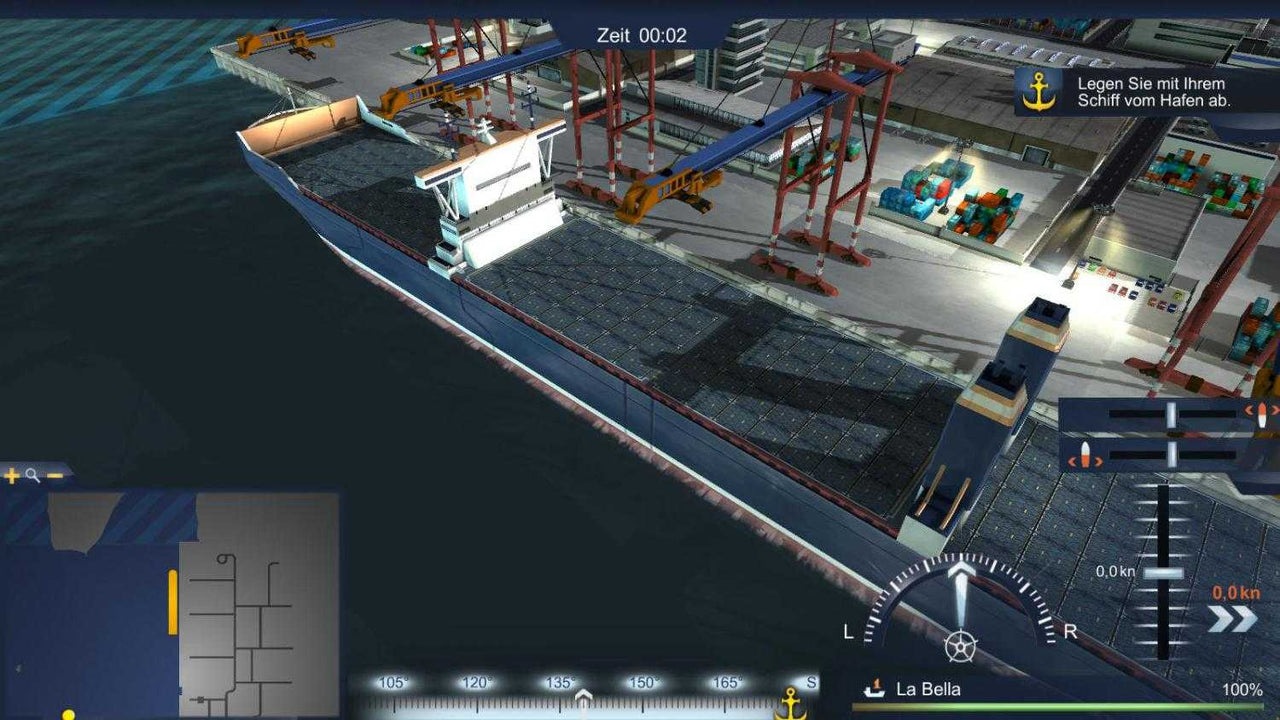Select the magnifier icon on the minimap
Viewport: 1280px width, 720px height.
coord(31,476)
